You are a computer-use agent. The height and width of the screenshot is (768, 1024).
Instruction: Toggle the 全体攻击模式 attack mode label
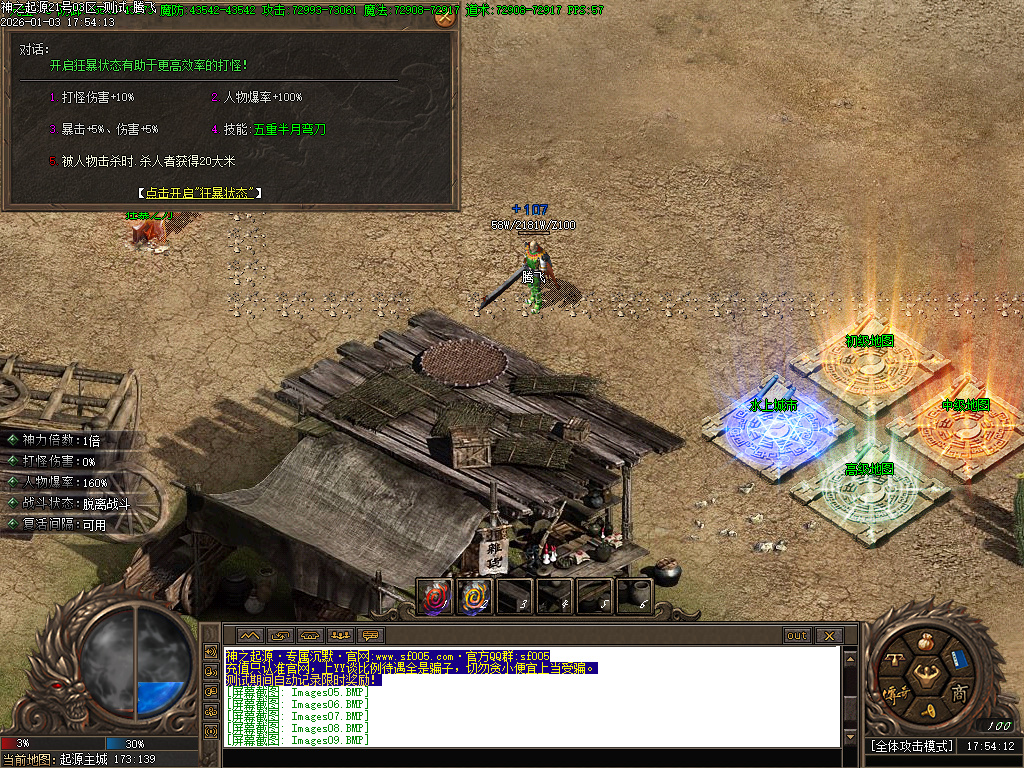pyautogui.click(x=910, y=746)
